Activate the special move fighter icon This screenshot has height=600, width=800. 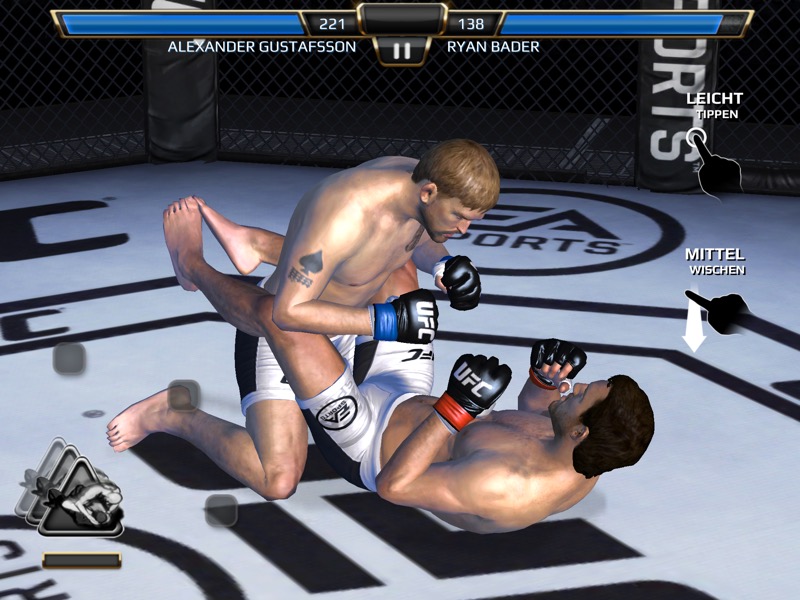78,496
